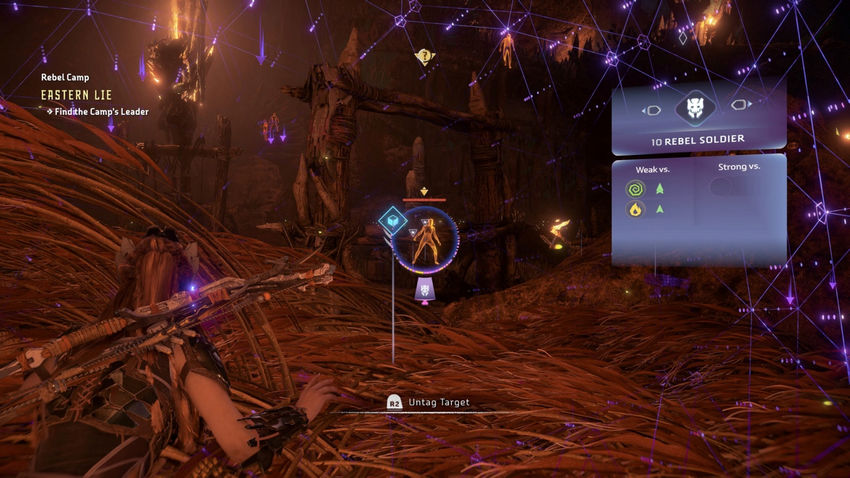The width and height of the screenshot is (850, 478).
Task: Cycle to the next scan component arrow
Action: pos(742,104)
